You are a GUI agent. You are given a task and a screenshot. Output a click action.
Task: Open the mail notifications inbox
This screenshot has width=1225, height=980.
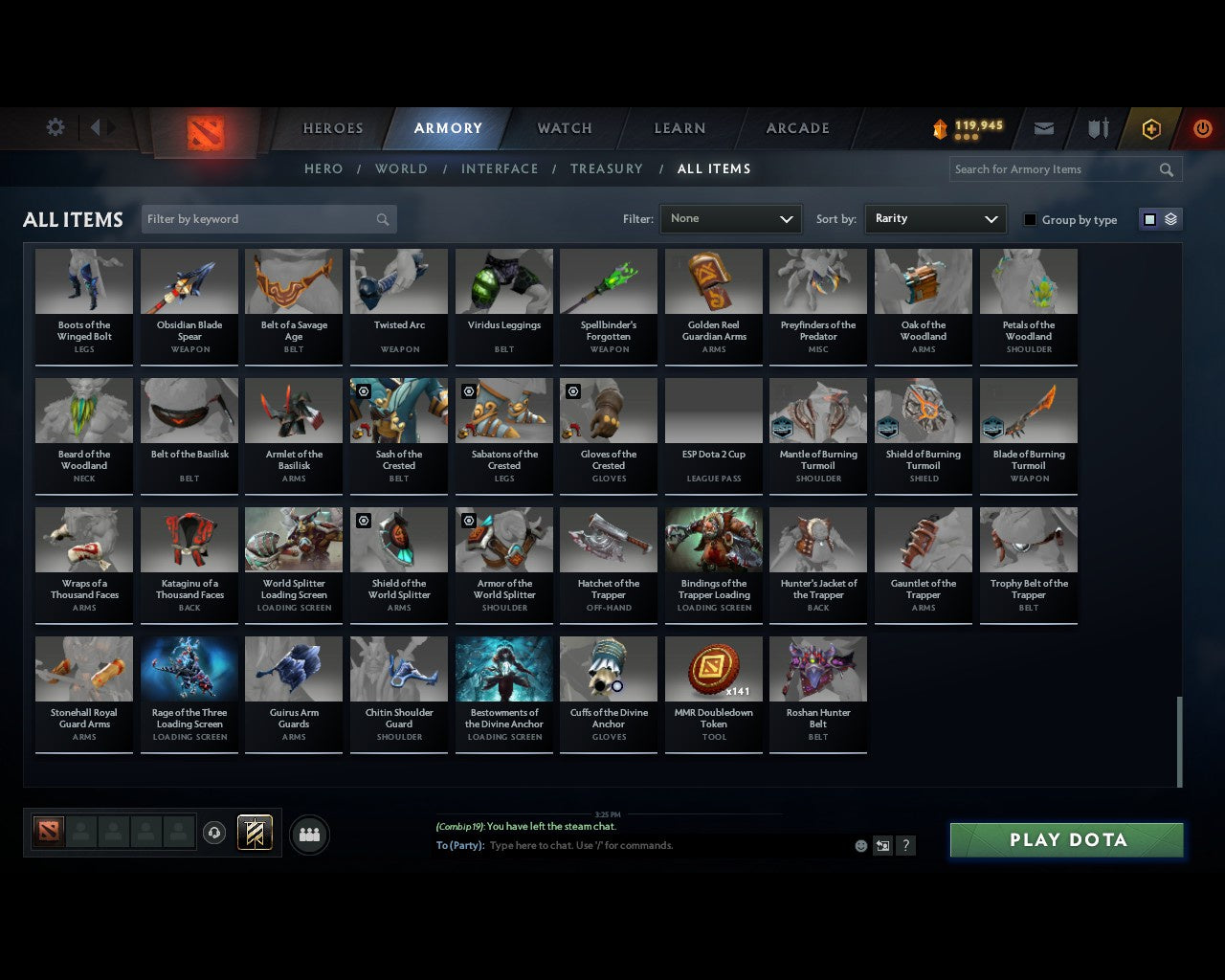pyautogui.click(x=1043, y=127)
